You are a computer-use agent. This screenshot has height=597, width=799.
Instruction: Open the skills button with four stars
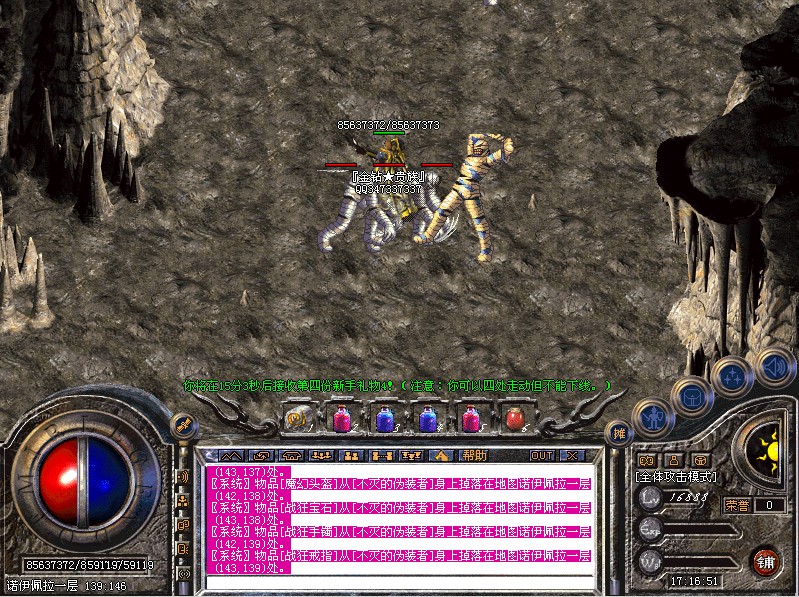tap(733, 376)
